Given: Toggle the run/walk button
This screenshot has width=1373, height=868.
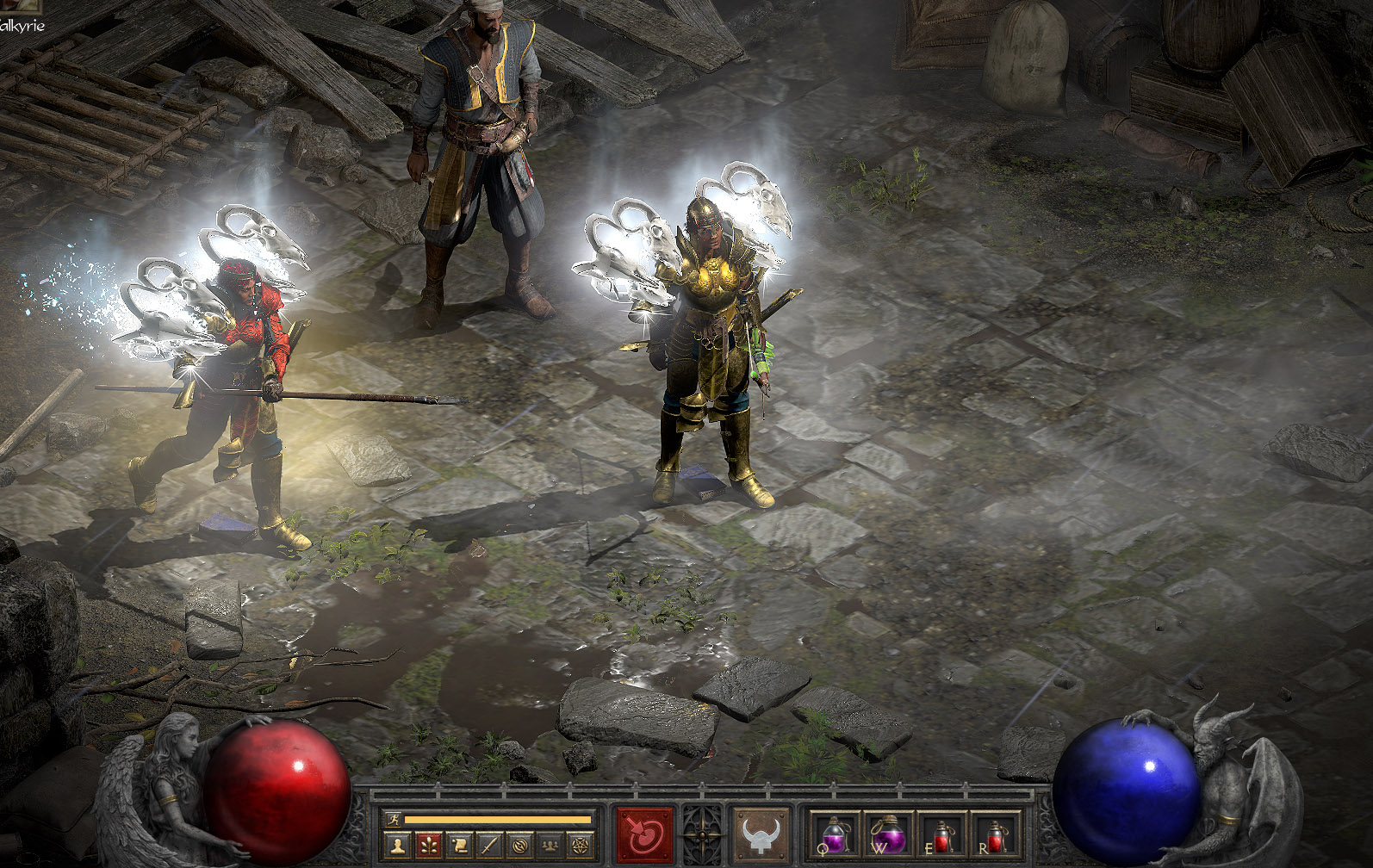Looking at the screenshot, I should [395, 819].
